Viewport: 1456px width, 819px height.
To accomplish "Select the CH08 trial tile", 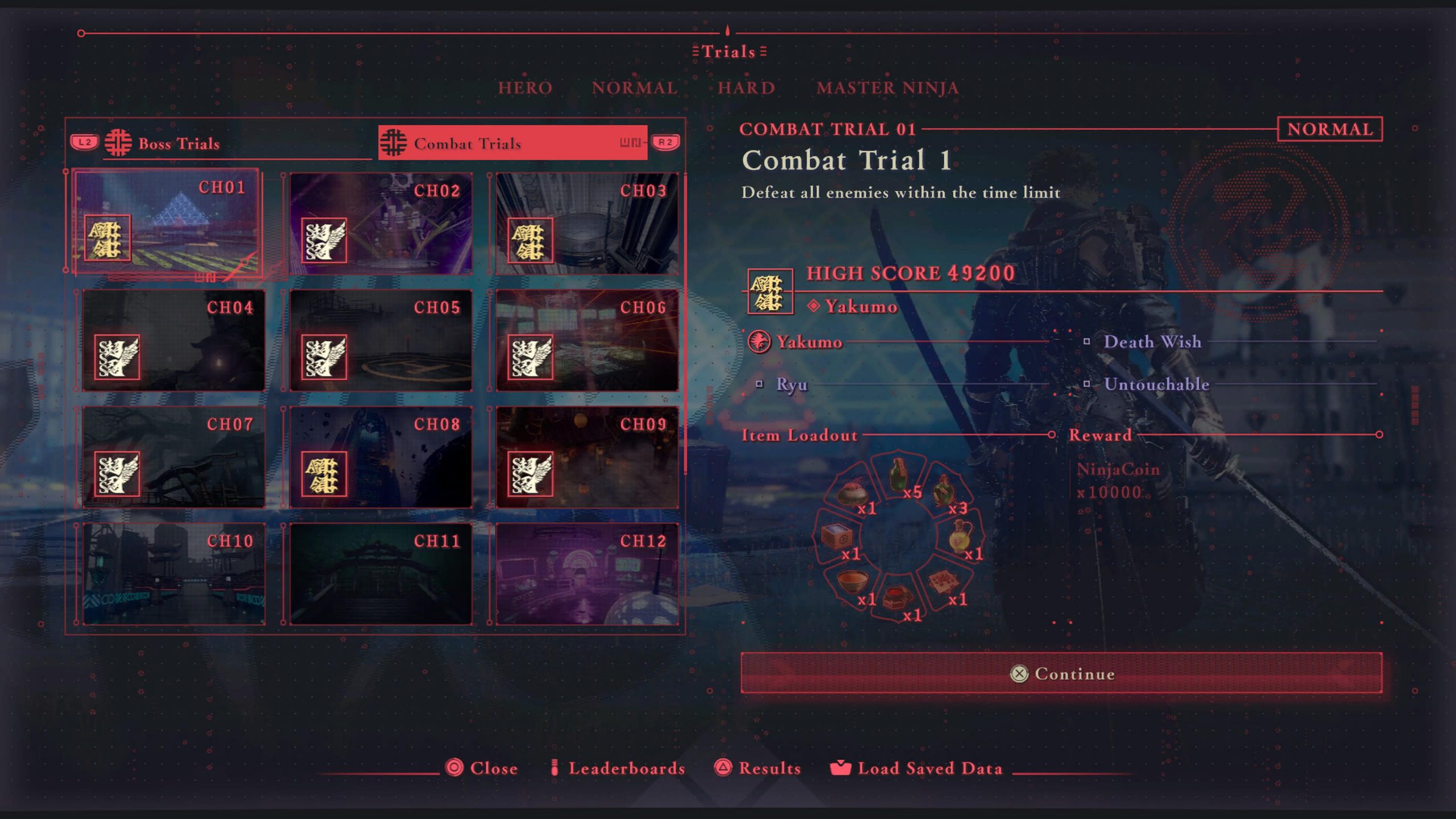I will [x=380, y=457].
